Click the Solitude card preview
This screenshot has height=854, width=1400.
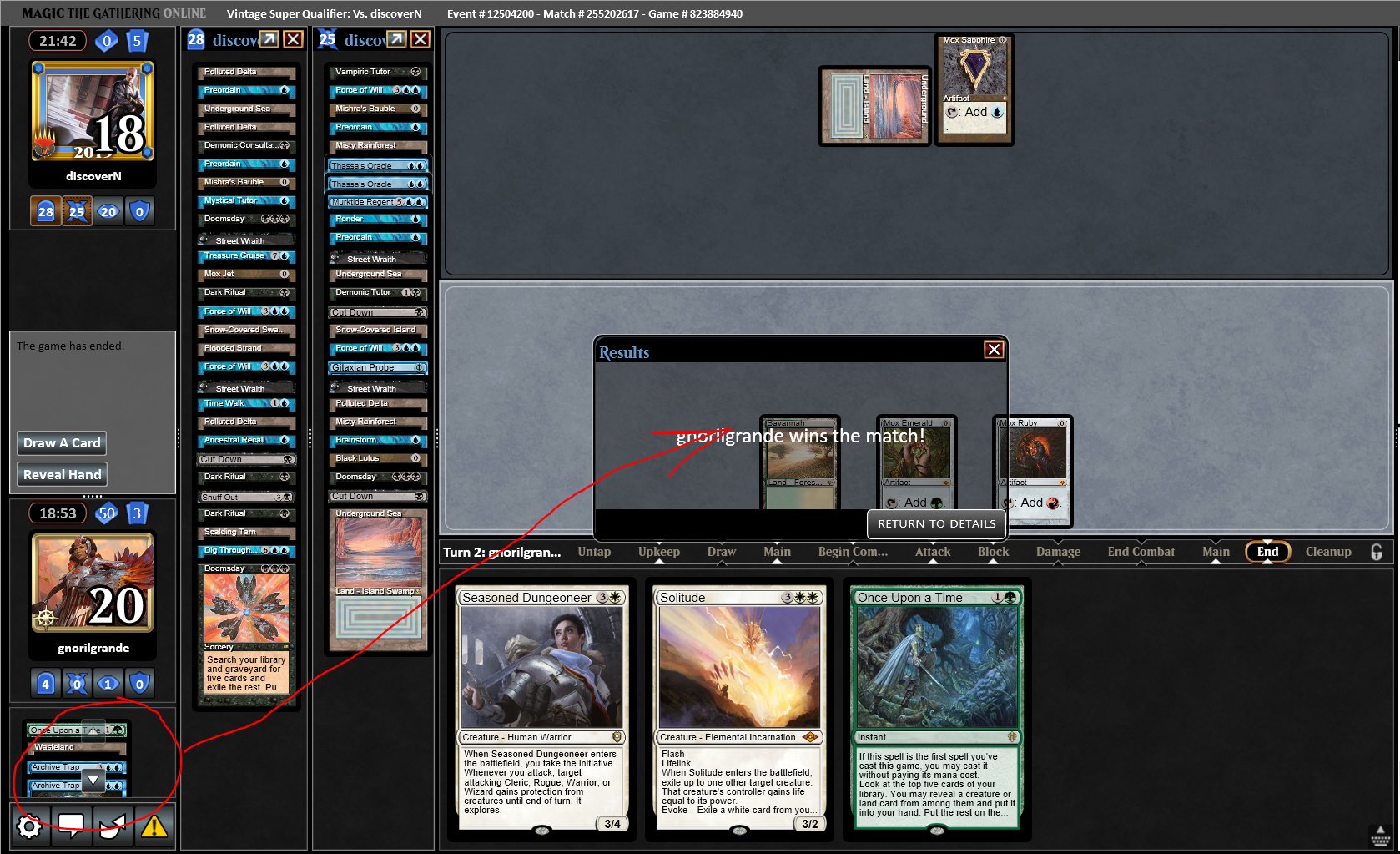coord(739,710)
